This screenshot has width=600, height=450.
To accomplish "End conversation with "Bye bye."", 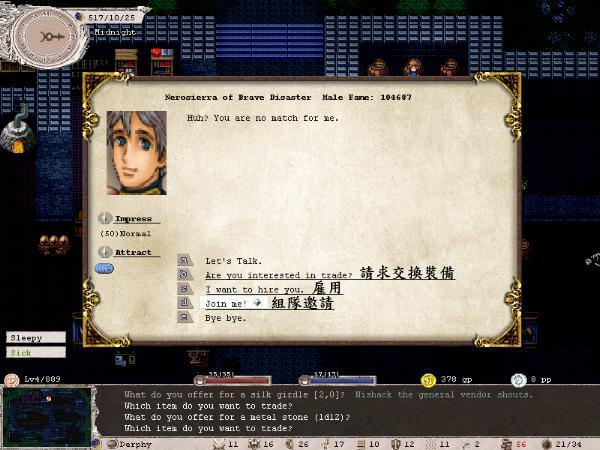I will (x=224, y=317).
